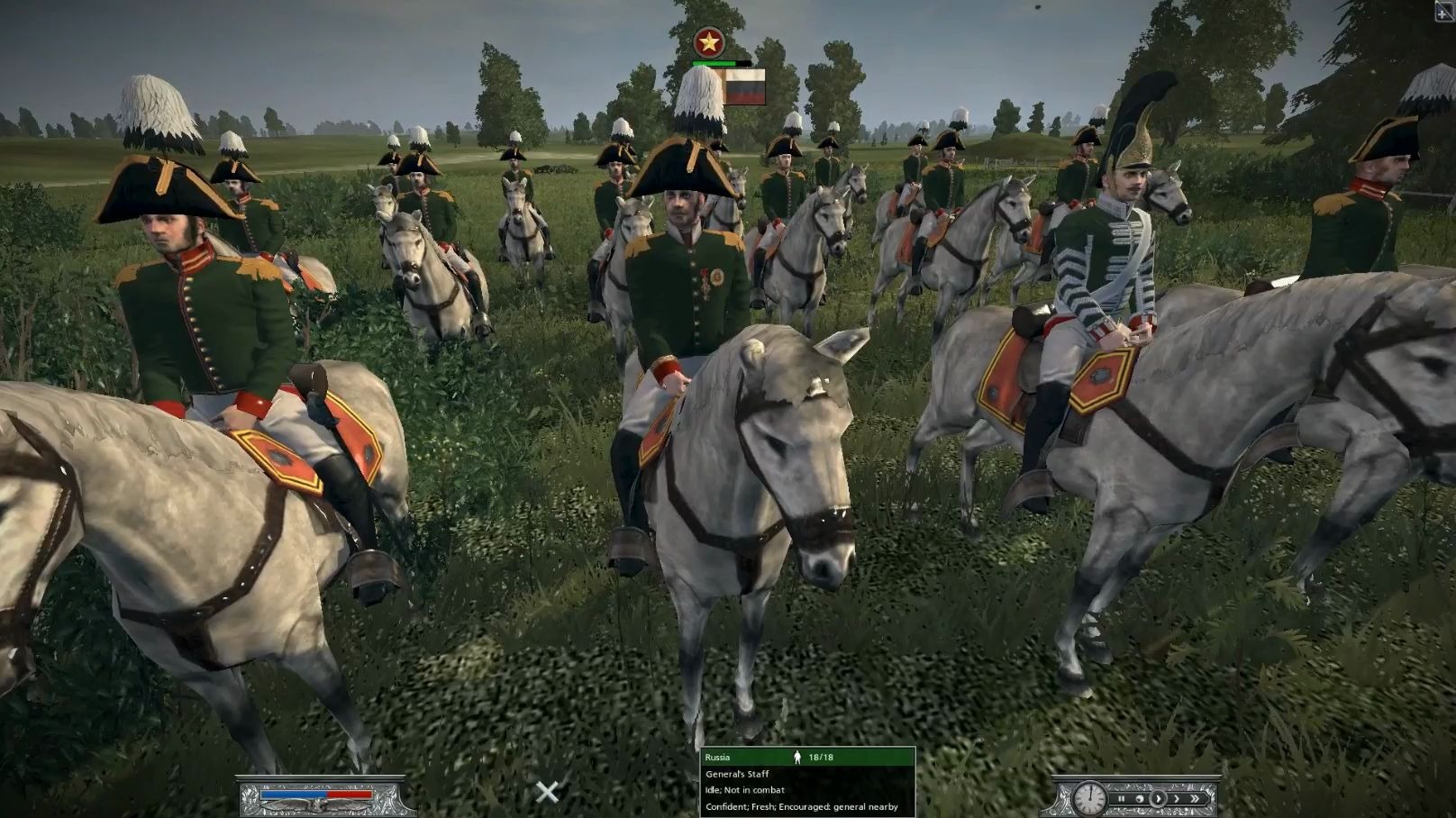
Task: Click the battle clock timer dial
Action: (1089, 798)
